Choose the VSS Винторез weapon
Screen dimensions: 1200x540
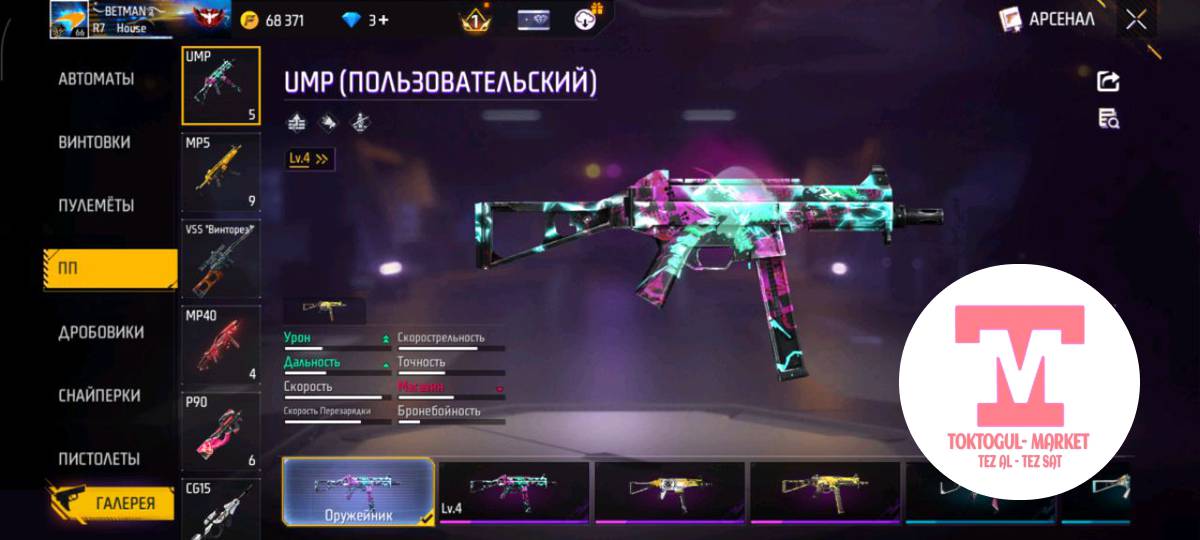coord(221,260)
